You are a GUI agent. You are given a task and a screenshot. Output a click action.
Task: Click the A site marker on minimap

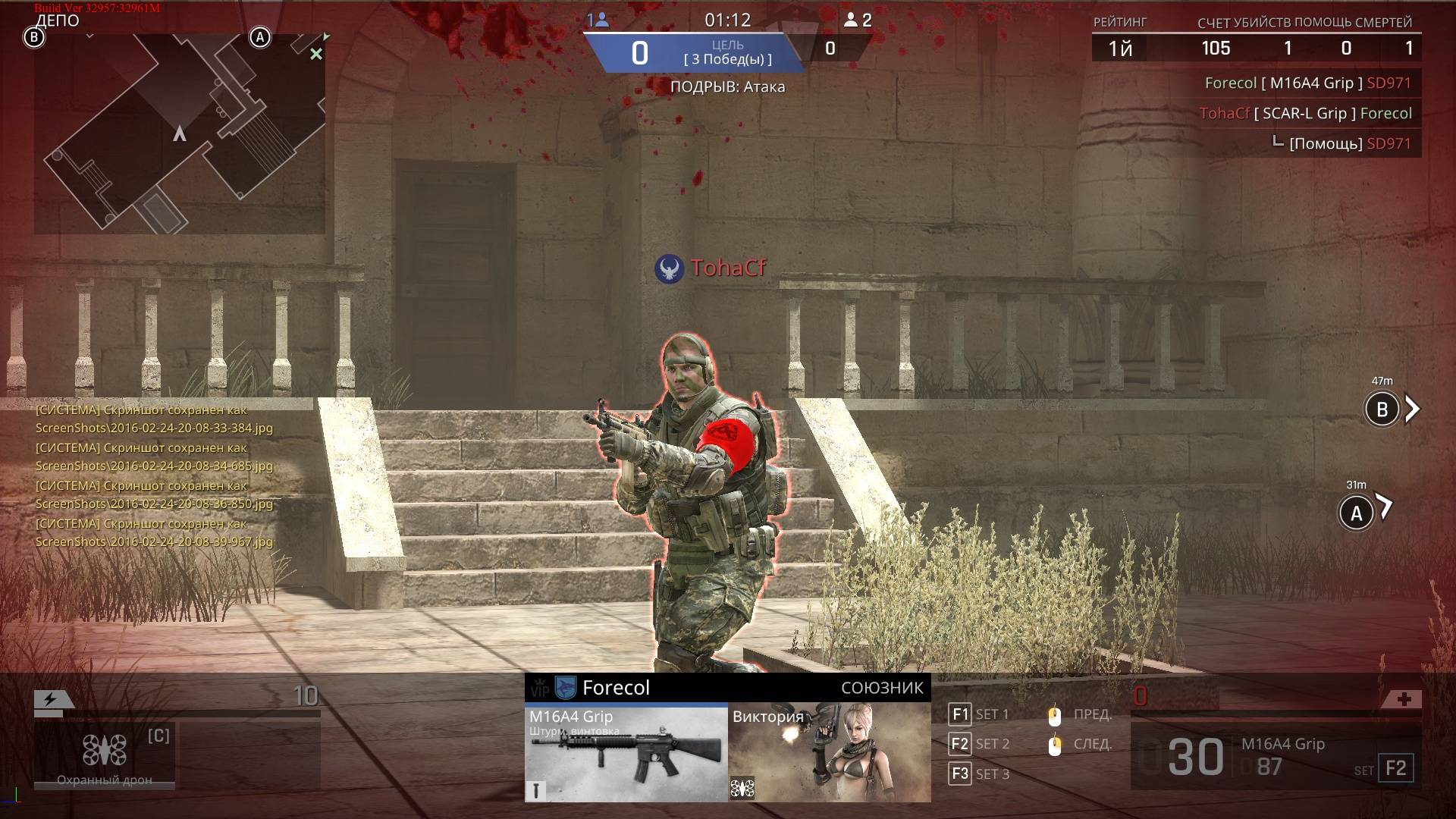click(260, 37)
